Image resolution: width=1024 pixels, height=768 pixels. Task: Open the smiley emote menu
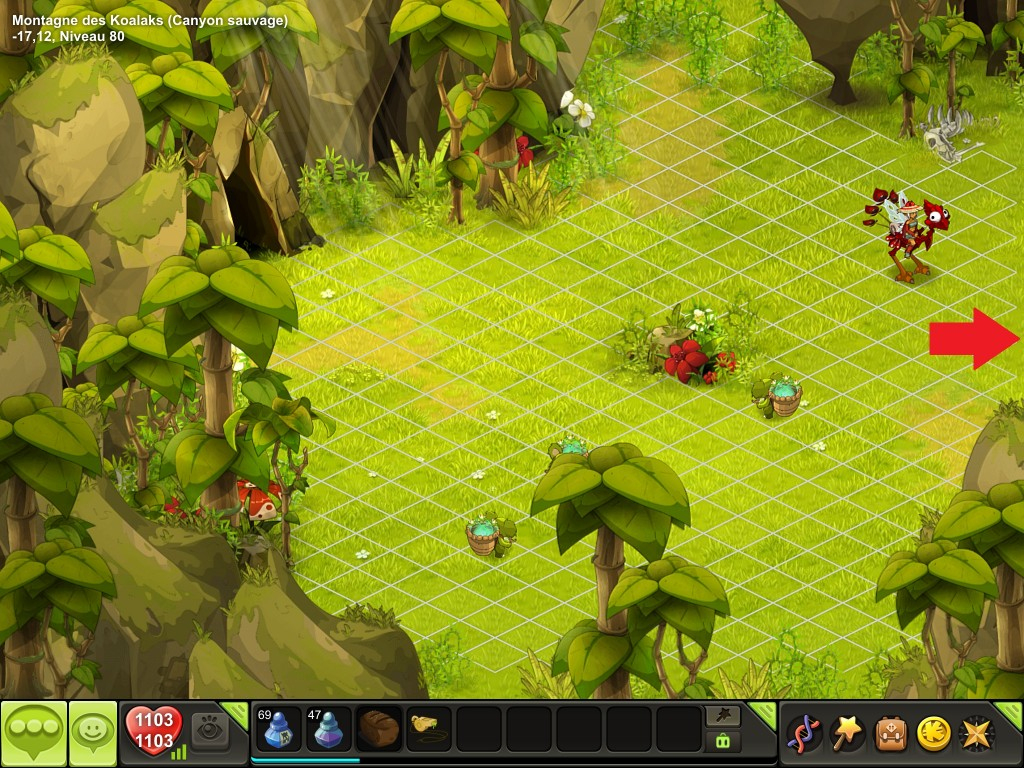[93, 733]
